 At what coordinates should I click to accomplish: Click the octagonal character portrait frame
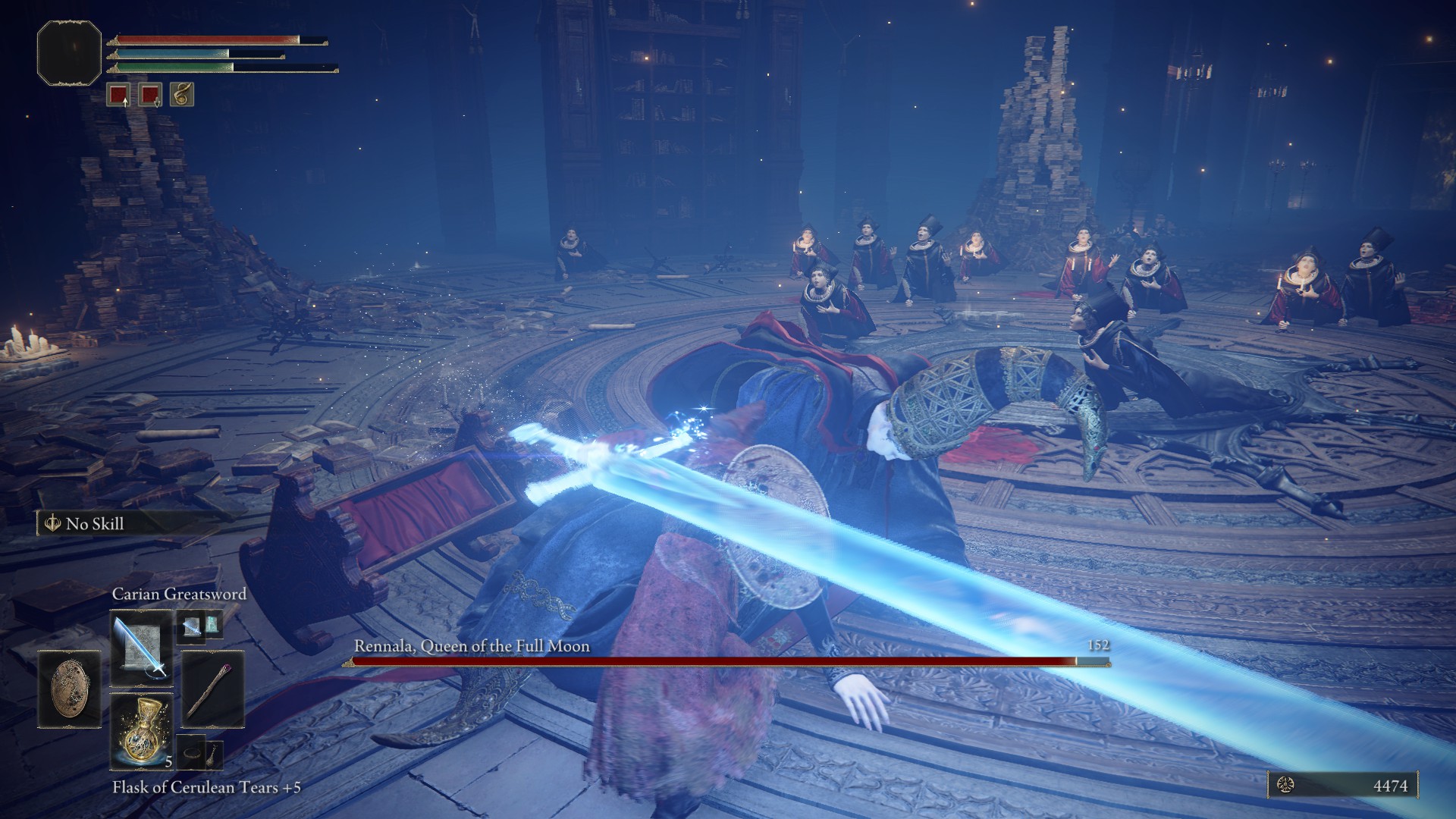[x=69, y=52]
